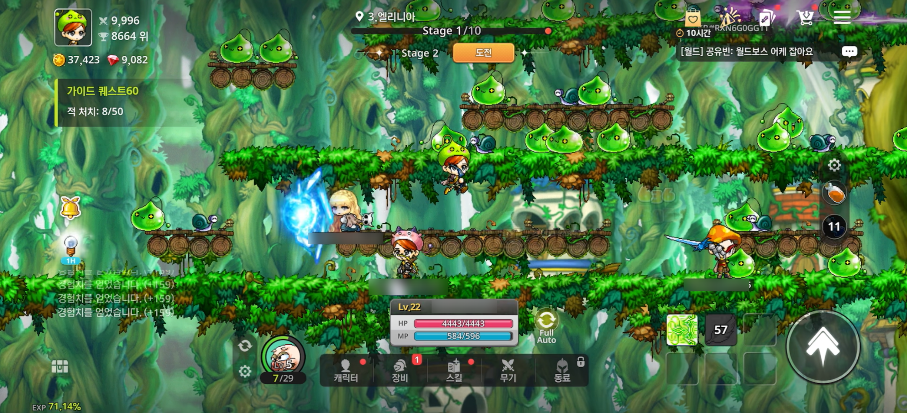Open the cards icon in top bar

[x=766, y=17]
